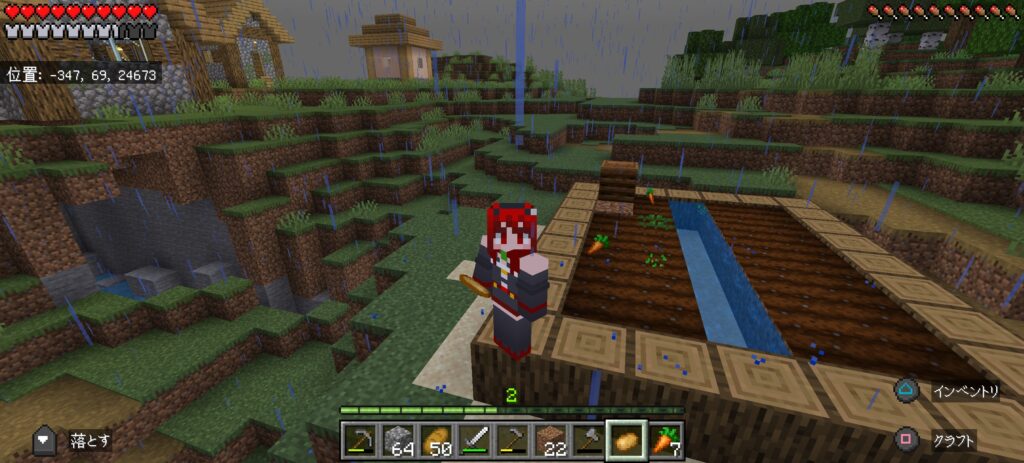Choose the carrot stack of 7
1024x463 pixels.
click(x=664, y=440)
